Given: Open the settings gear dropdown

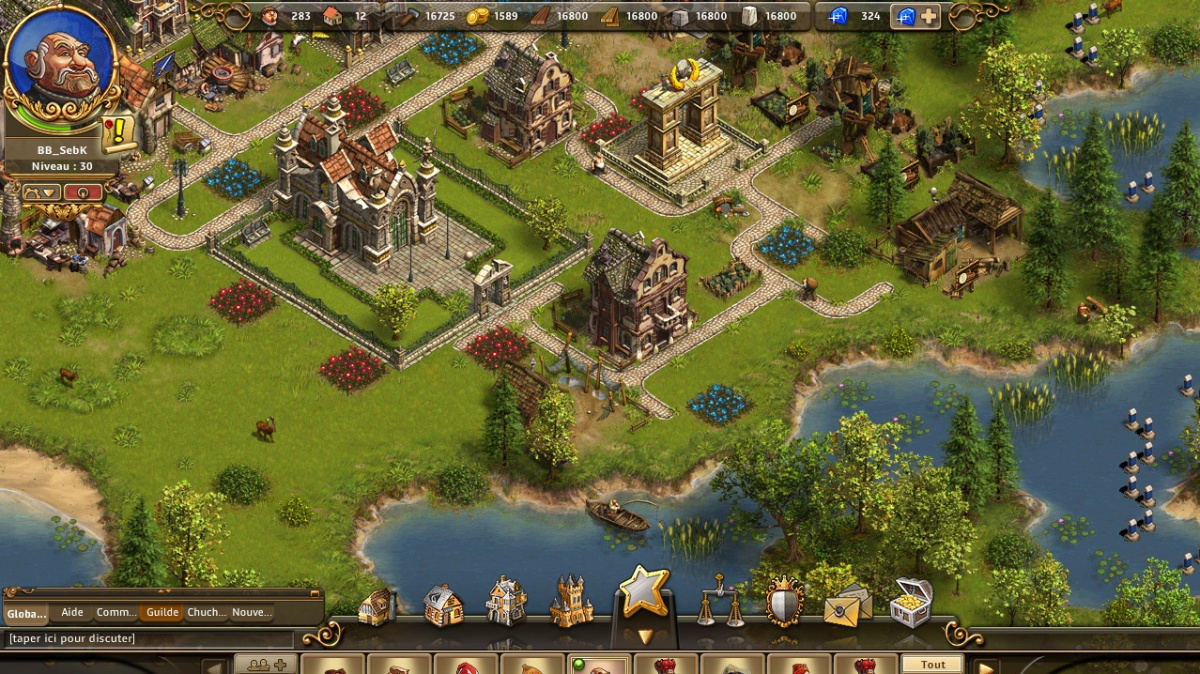Looking at the screenshot, I should click(39, 192).
